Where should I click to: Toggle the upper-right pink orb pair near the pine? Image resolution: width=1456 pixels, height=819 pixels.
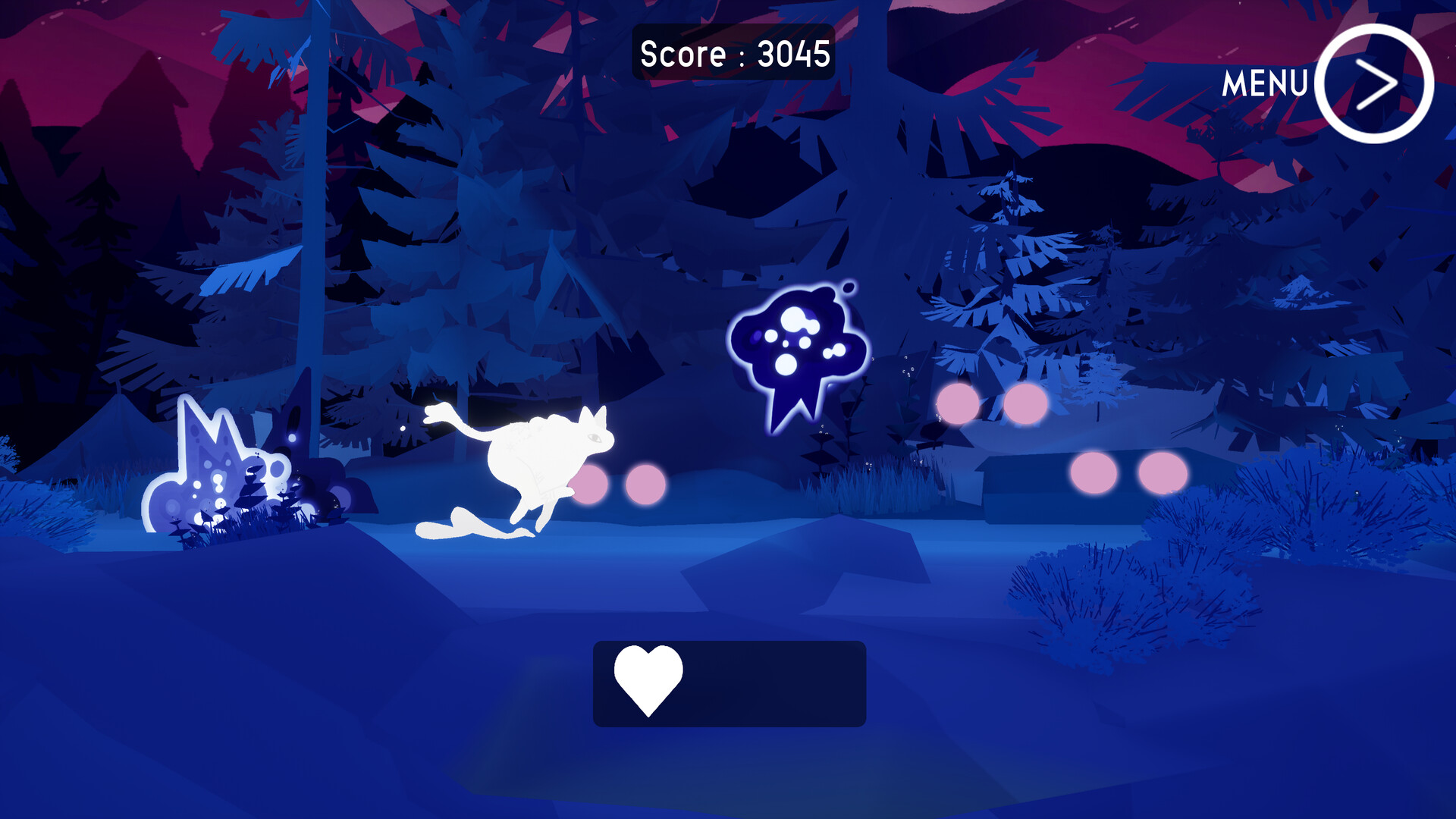pyautogui.click(x=990, y=402)
